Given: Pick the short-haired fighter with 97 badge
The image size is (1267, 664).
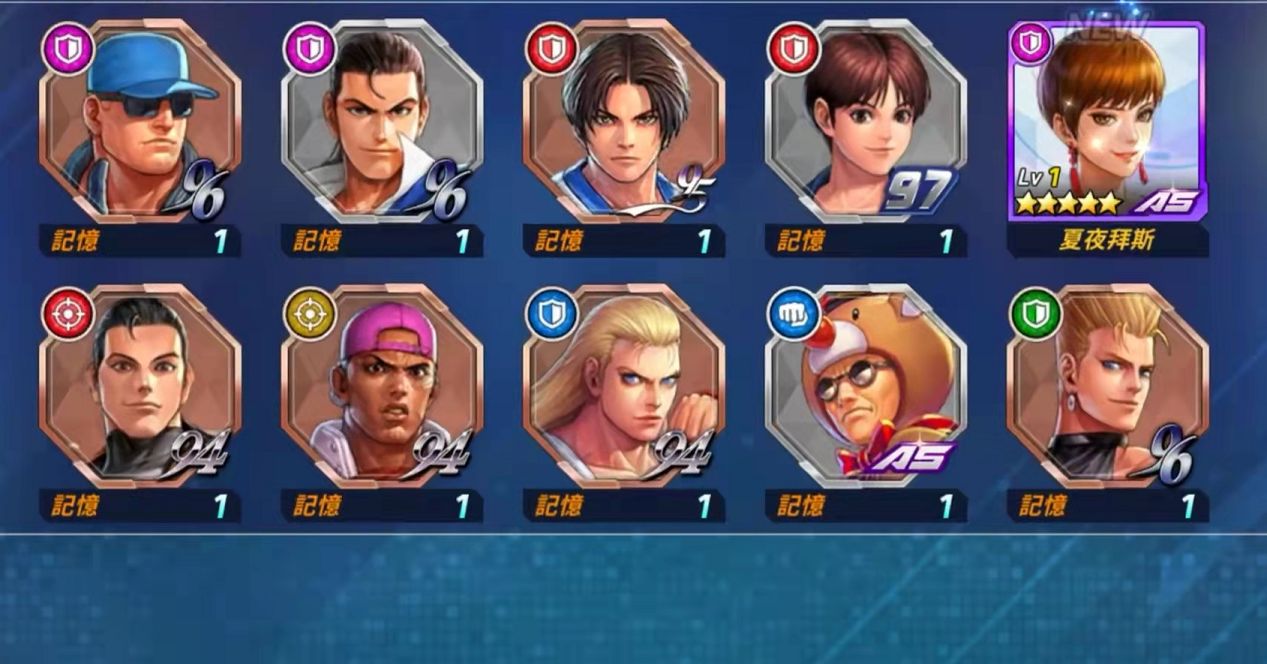Looking at the screenshot, I should (866, 125).
